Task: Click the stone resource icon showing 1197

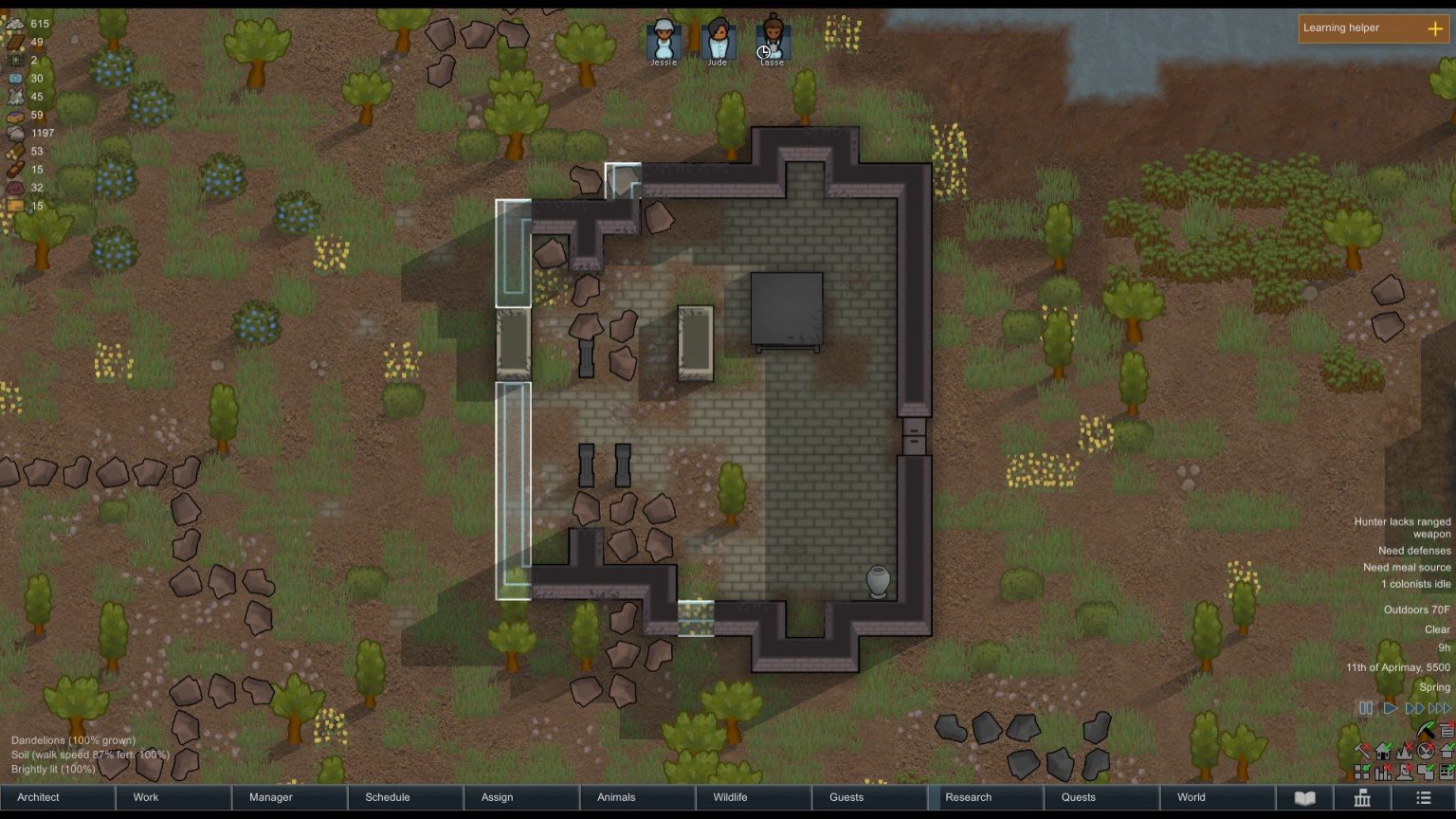Action: click(14, 133)
